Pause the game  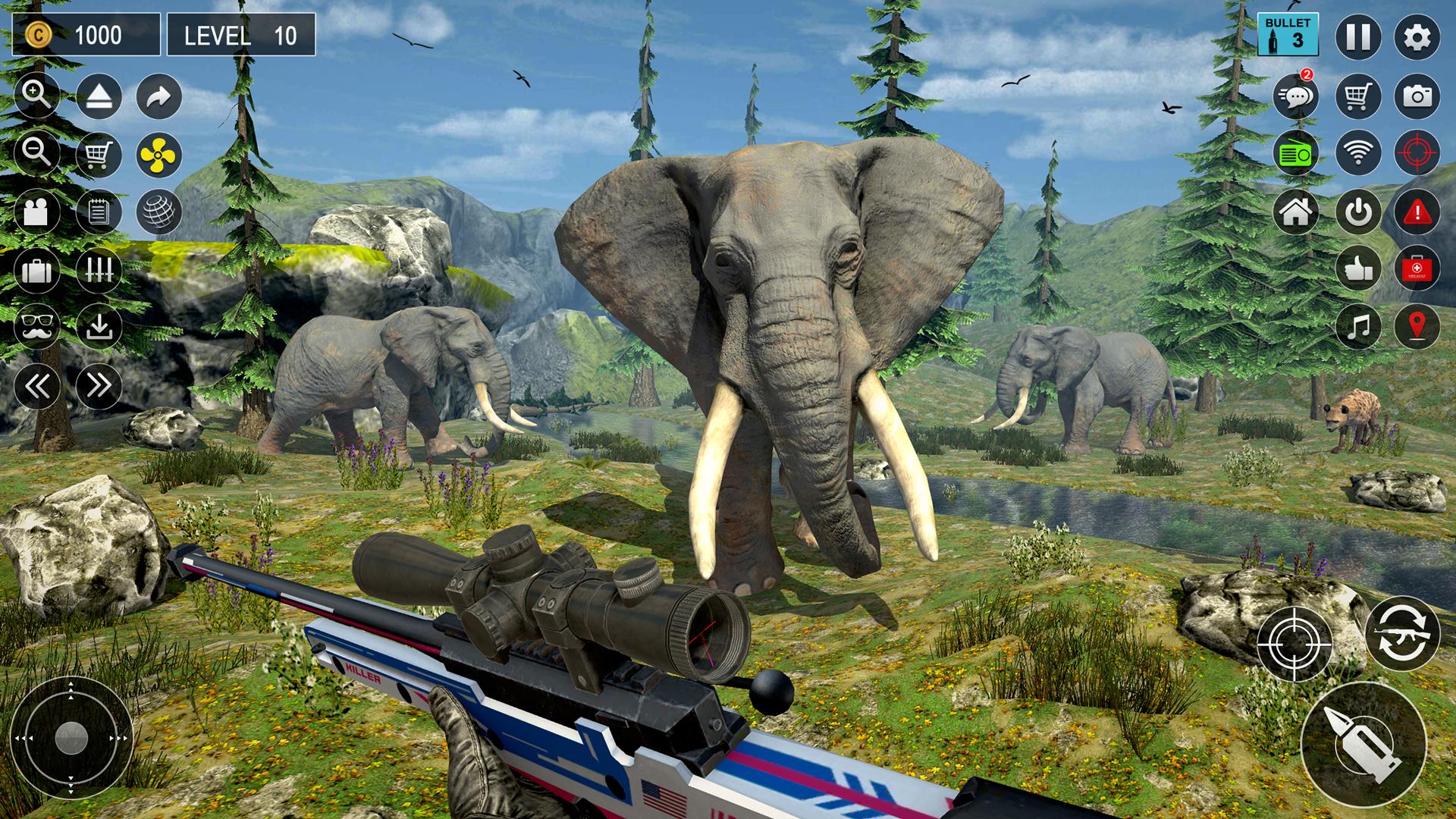point(1357,36)
